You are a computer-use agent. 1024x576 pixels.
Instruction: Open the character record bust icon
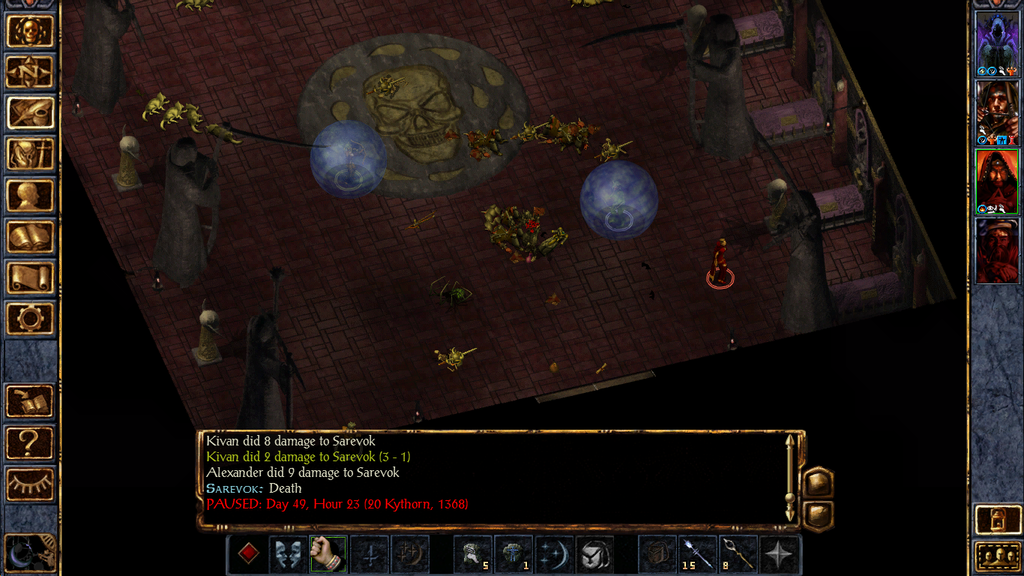pyautogui.click(x=29, y=195)
